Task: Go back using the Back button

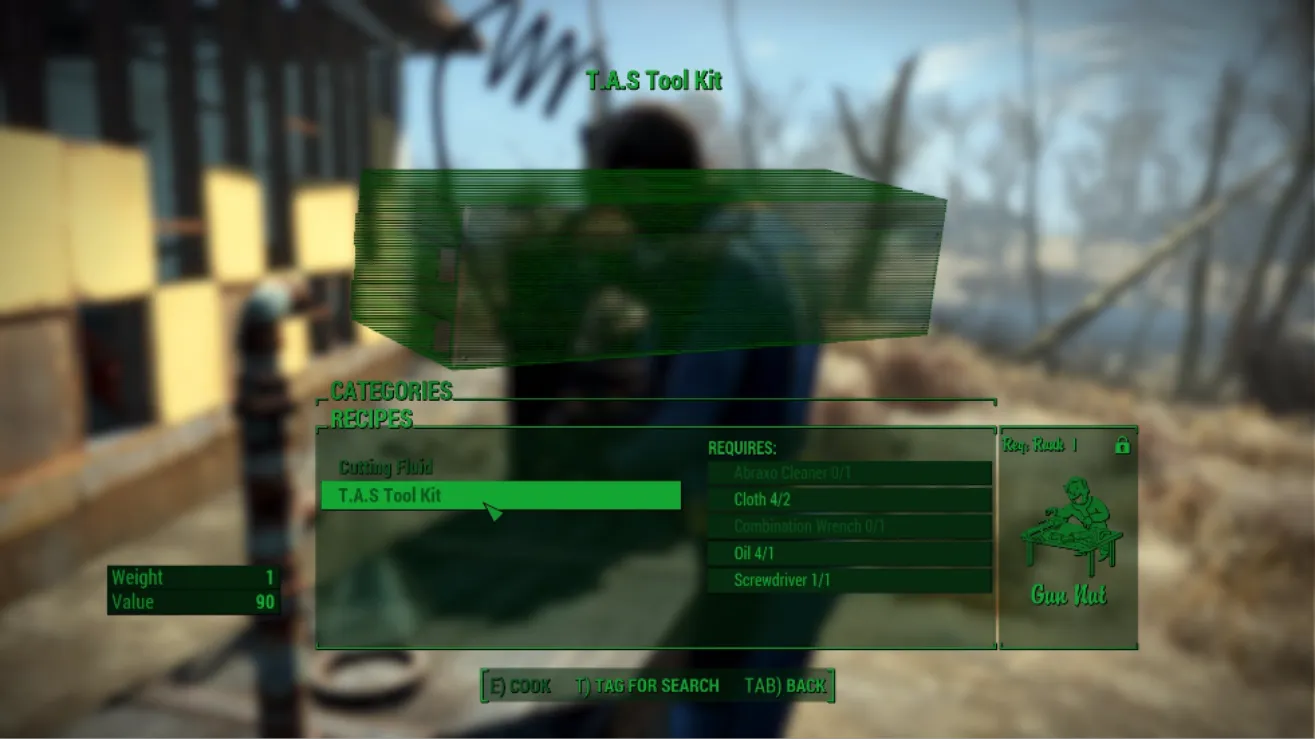Action: (x=785, y=686)
